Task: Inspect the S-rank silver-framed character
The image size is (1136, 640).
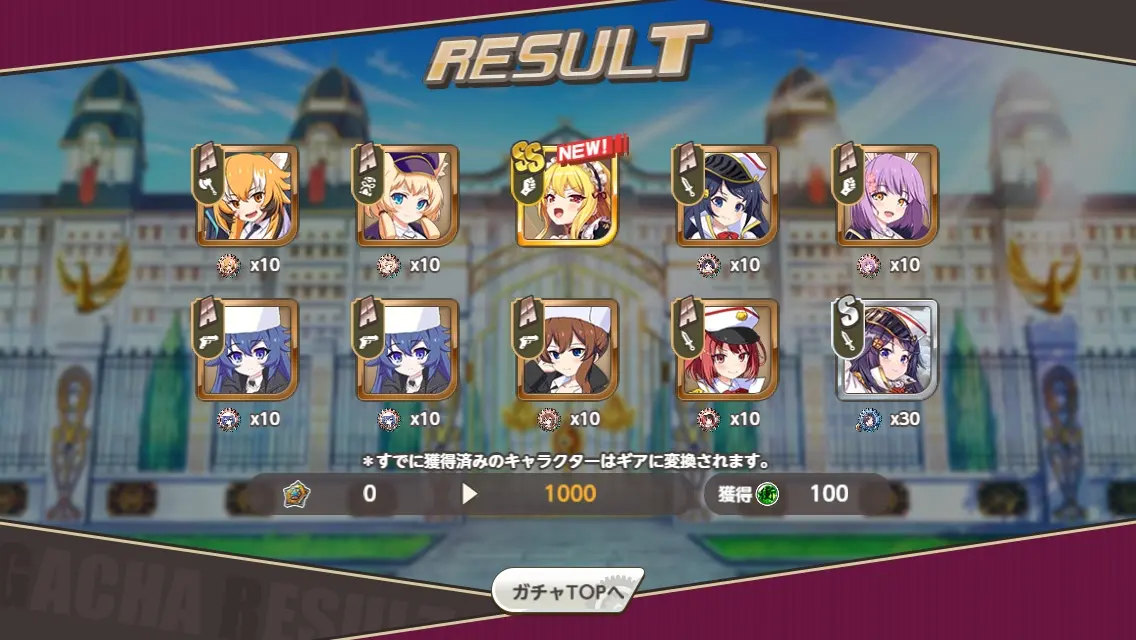Action: tap(887, 351)
